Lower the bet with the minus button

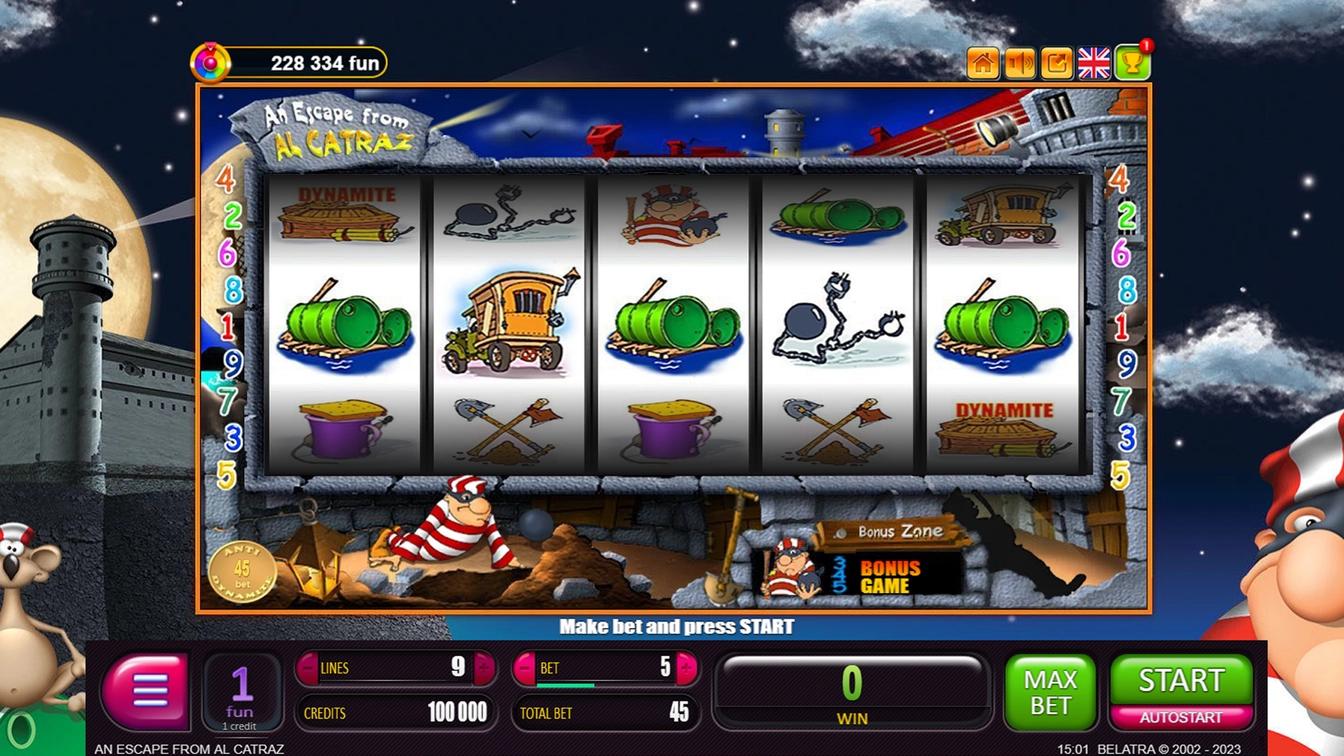[525, 668]
